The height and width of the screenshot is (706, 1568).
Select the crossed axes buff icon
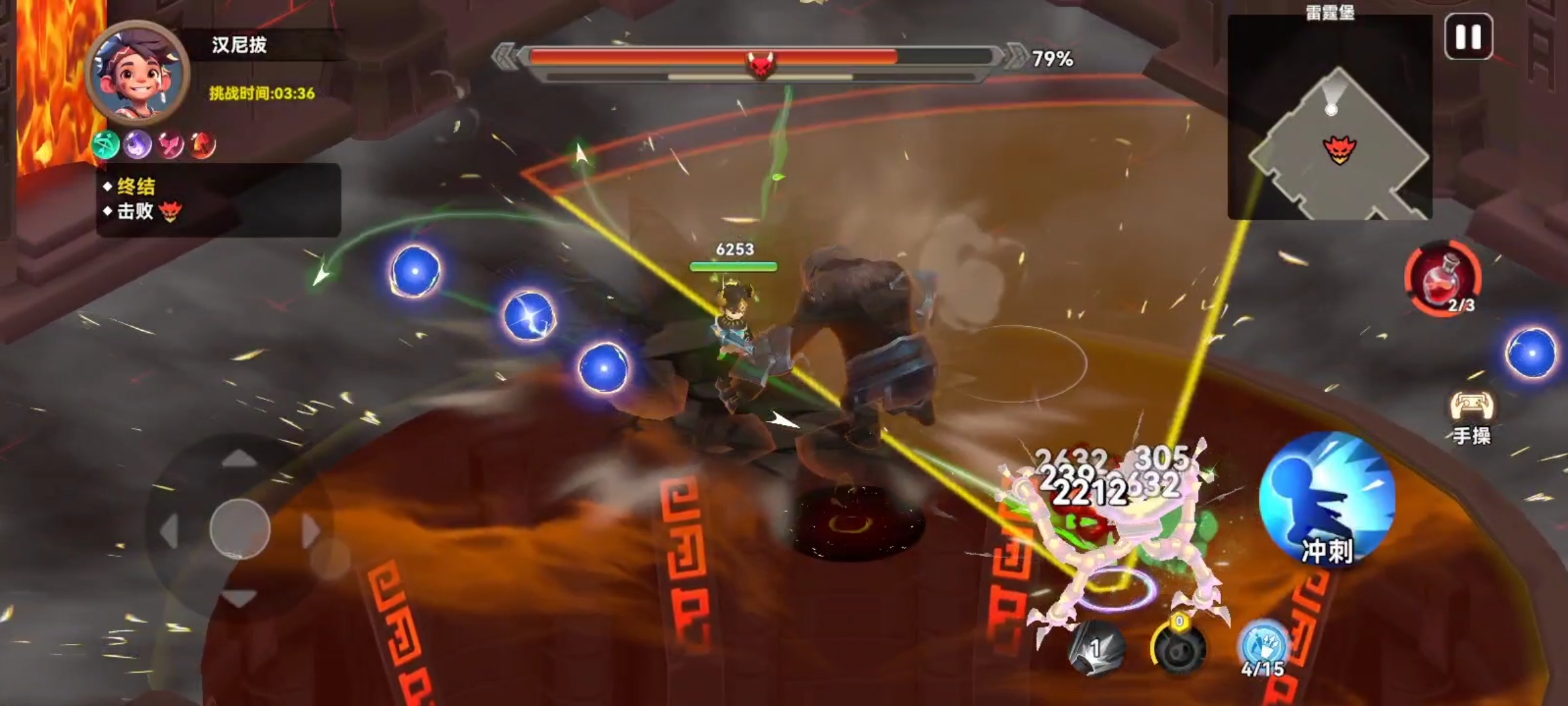pos(171,144)
